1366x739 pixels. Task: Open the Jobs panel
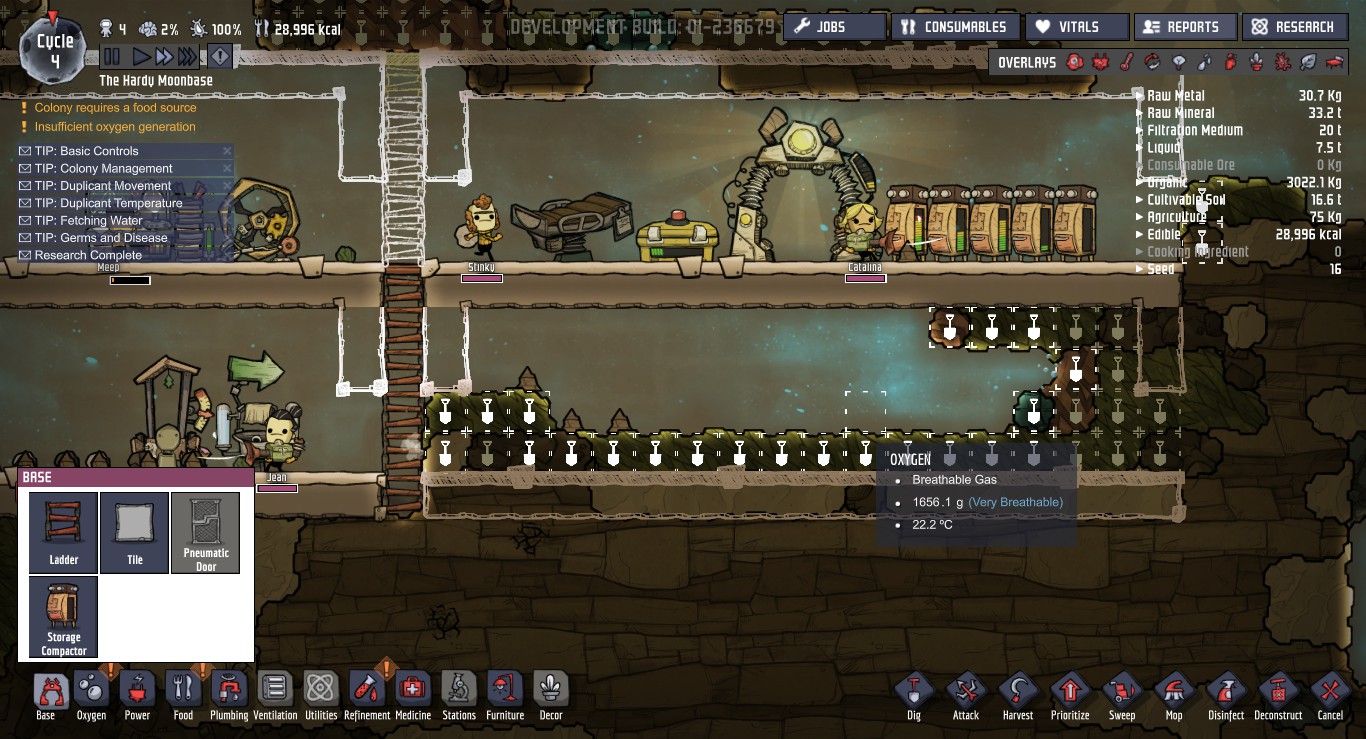coord(834,26)
